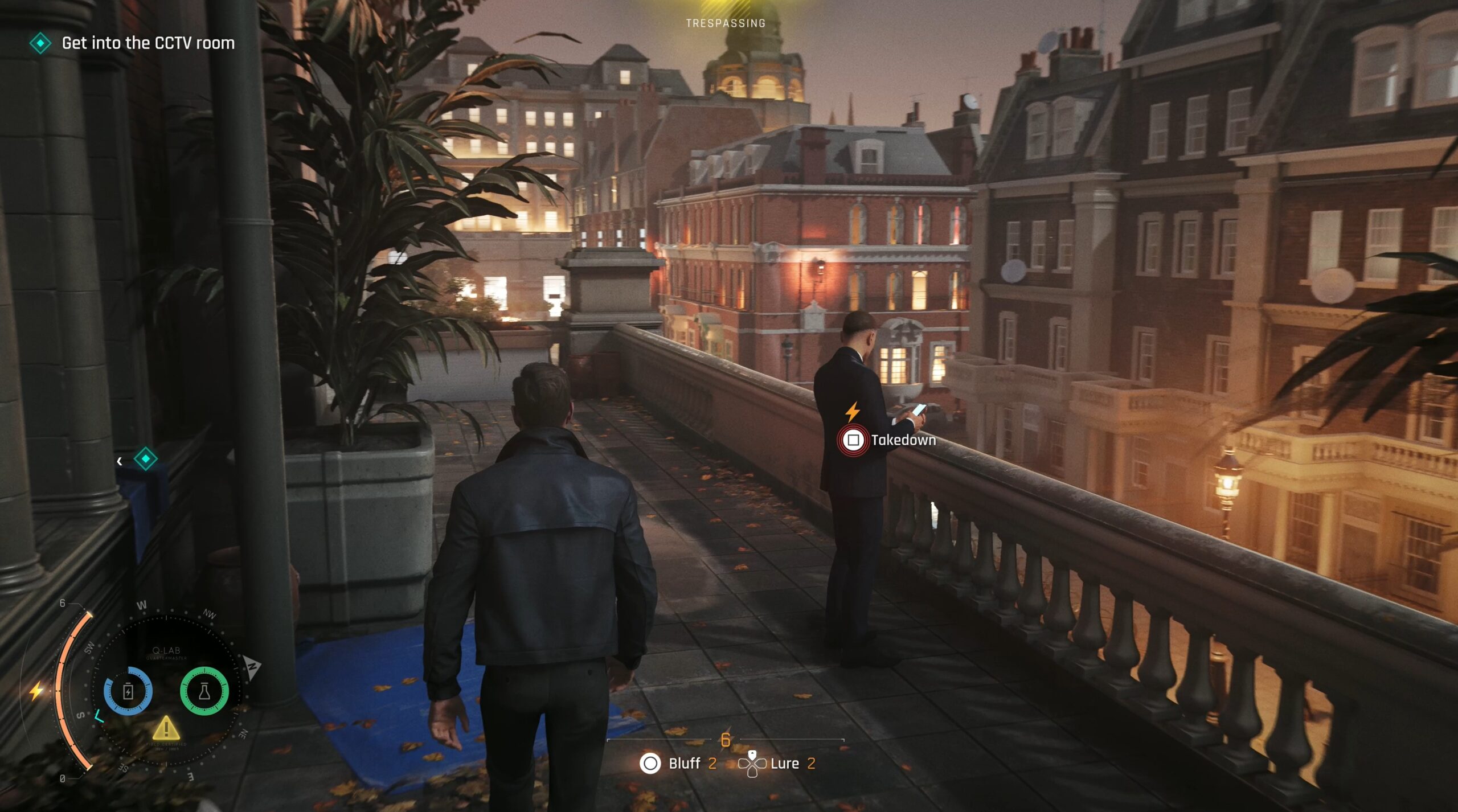Select the 'Get into the CCTV room' objective
This screenshot has width=1458, height=812.
pos(148,43)
